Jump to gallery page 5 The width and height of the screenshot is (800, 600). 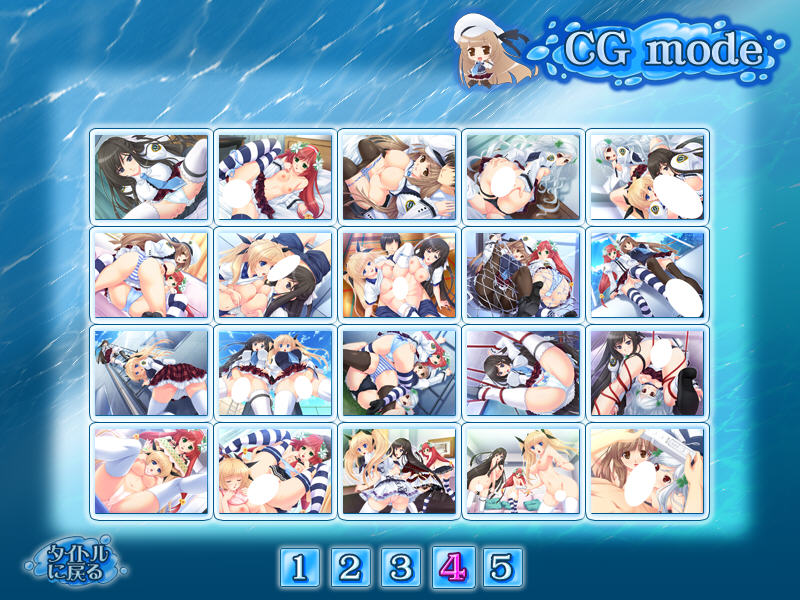(502, 568)
